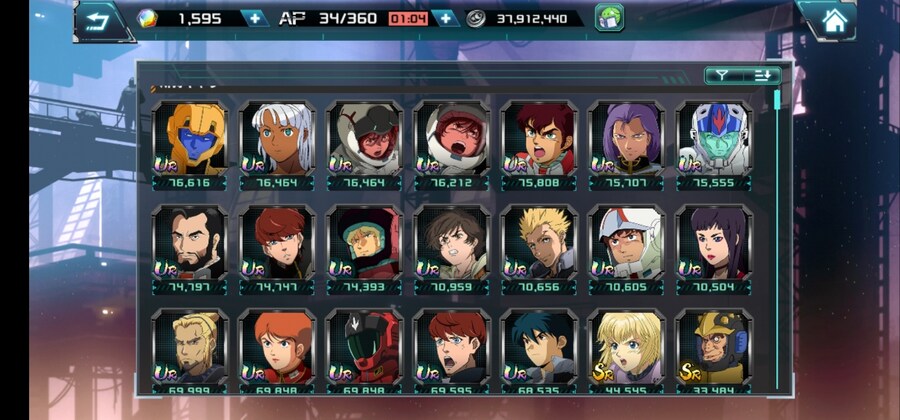Screen dimensions: 900x420
Task: Select the UR pilot with 76,616 power
Action: [x=190, y=144]
